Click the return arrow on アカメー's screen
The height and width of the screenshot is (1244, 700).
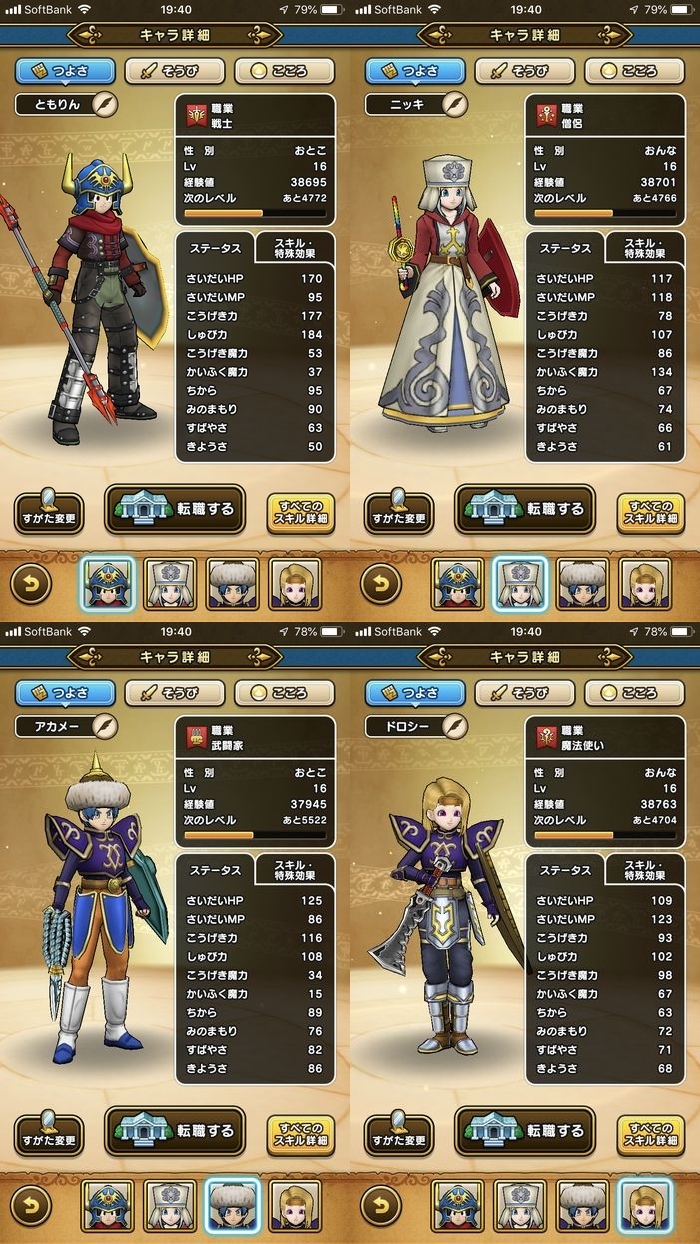coord(31,1205)
